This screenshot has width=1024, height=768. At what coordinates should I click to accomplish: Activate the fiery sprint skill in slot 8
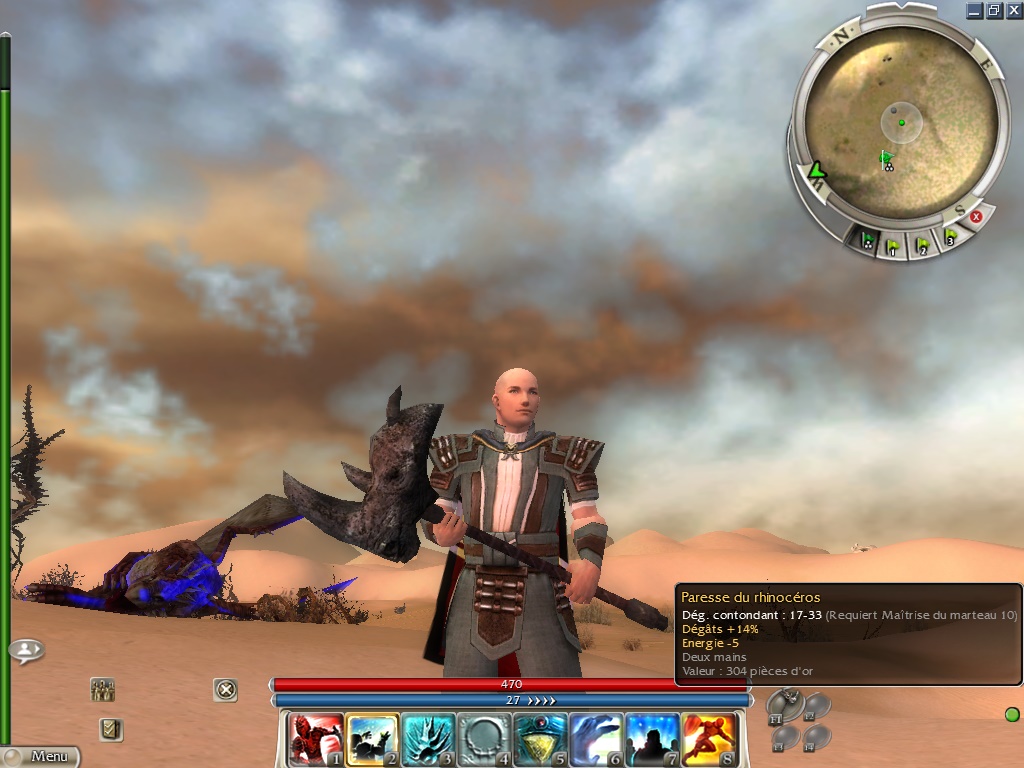click(709, 740)
